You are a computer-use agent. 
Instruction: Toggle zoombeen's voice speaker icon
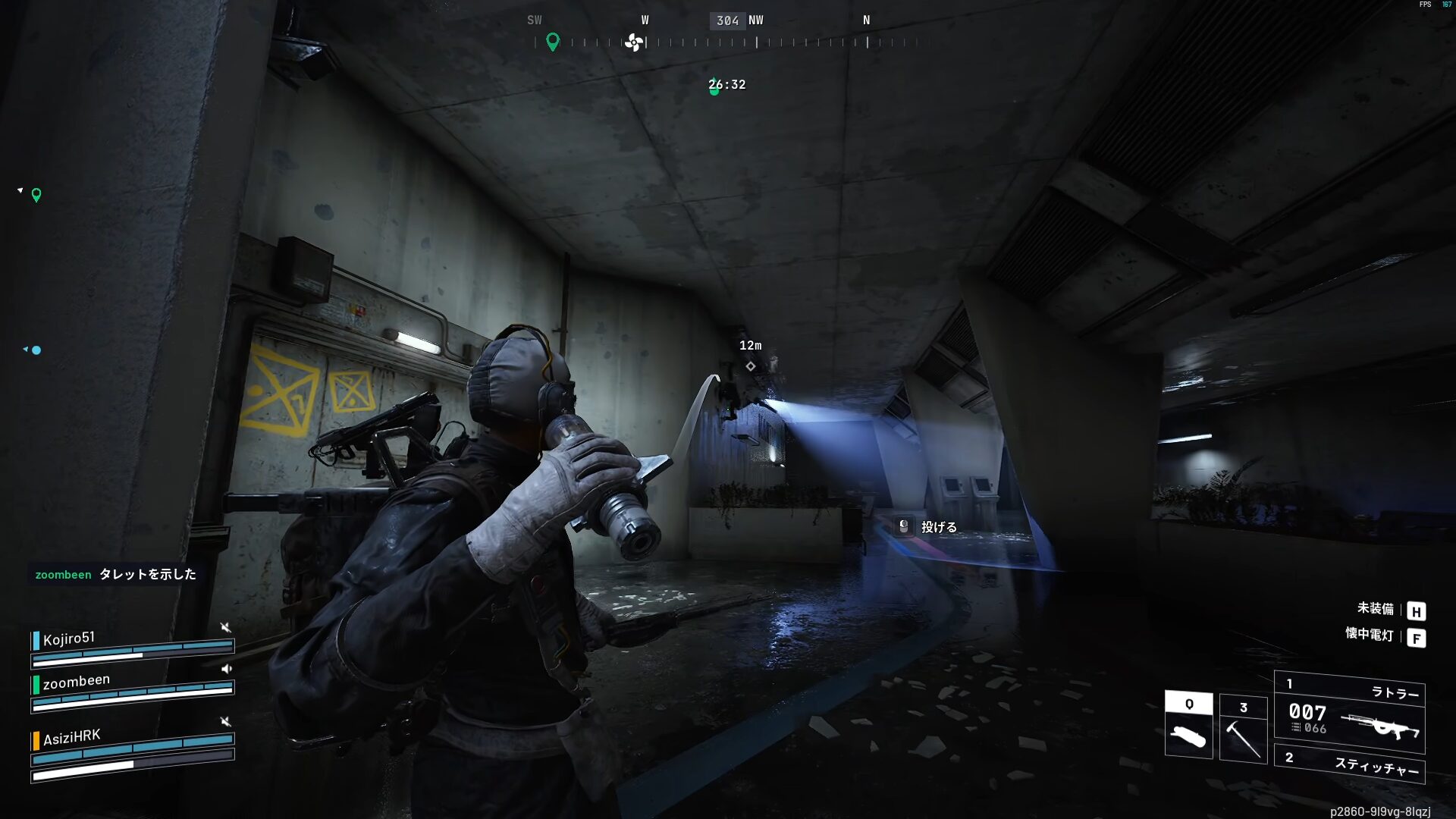point(226,669)
